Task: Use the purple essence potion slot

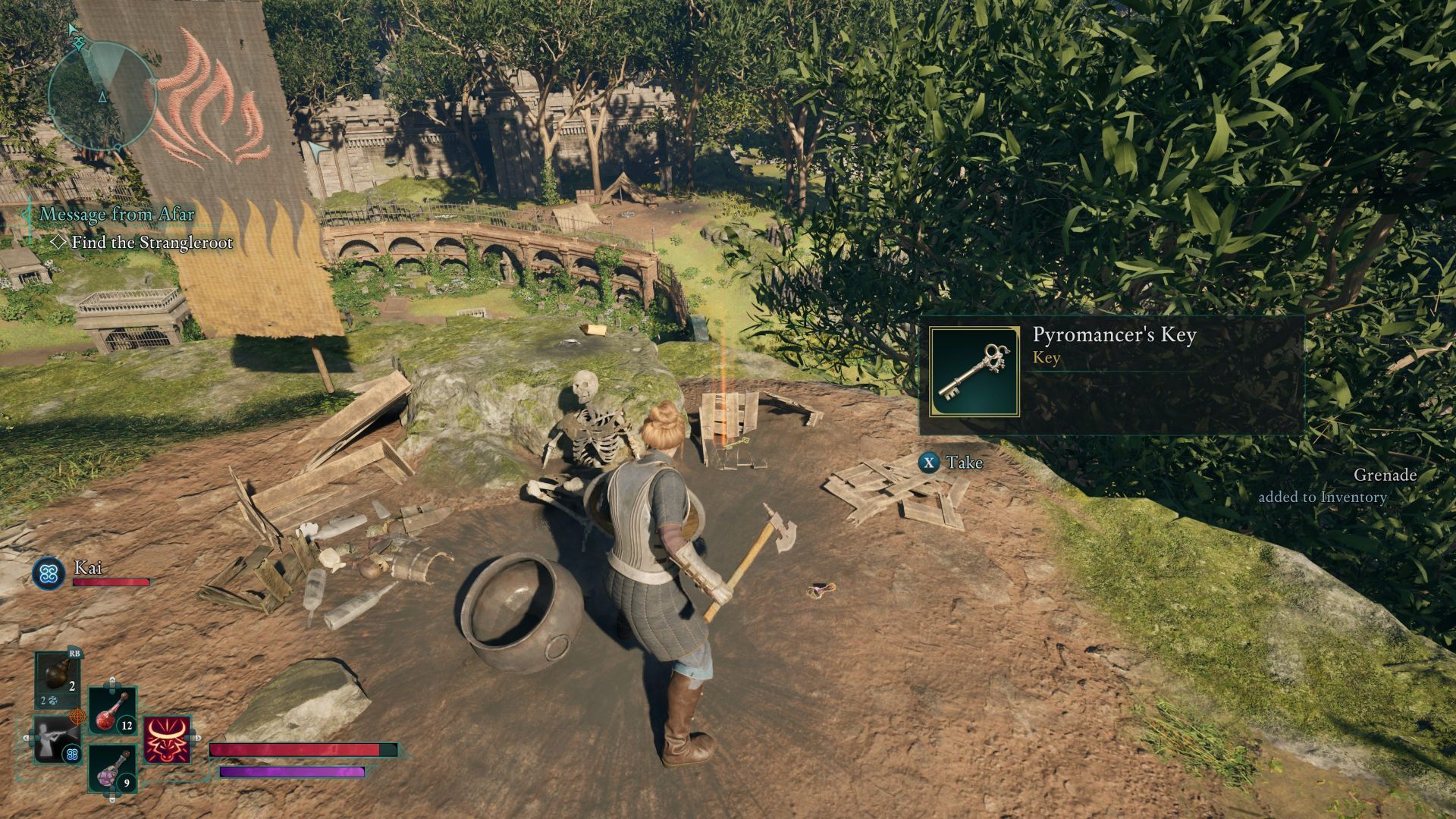Action: (x=113, y=768)
